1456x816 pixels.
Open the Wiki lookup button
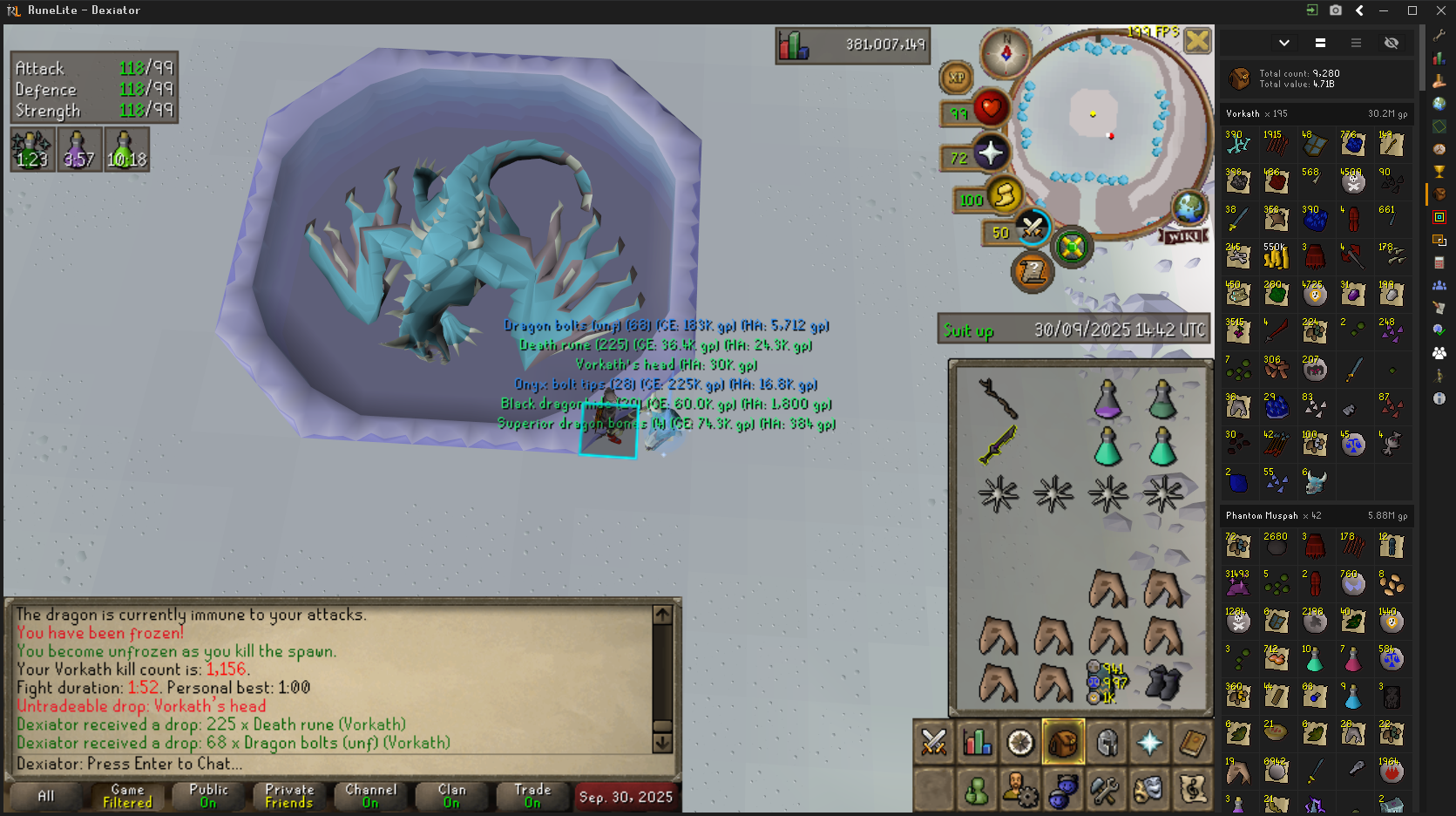click(1183, 236)
